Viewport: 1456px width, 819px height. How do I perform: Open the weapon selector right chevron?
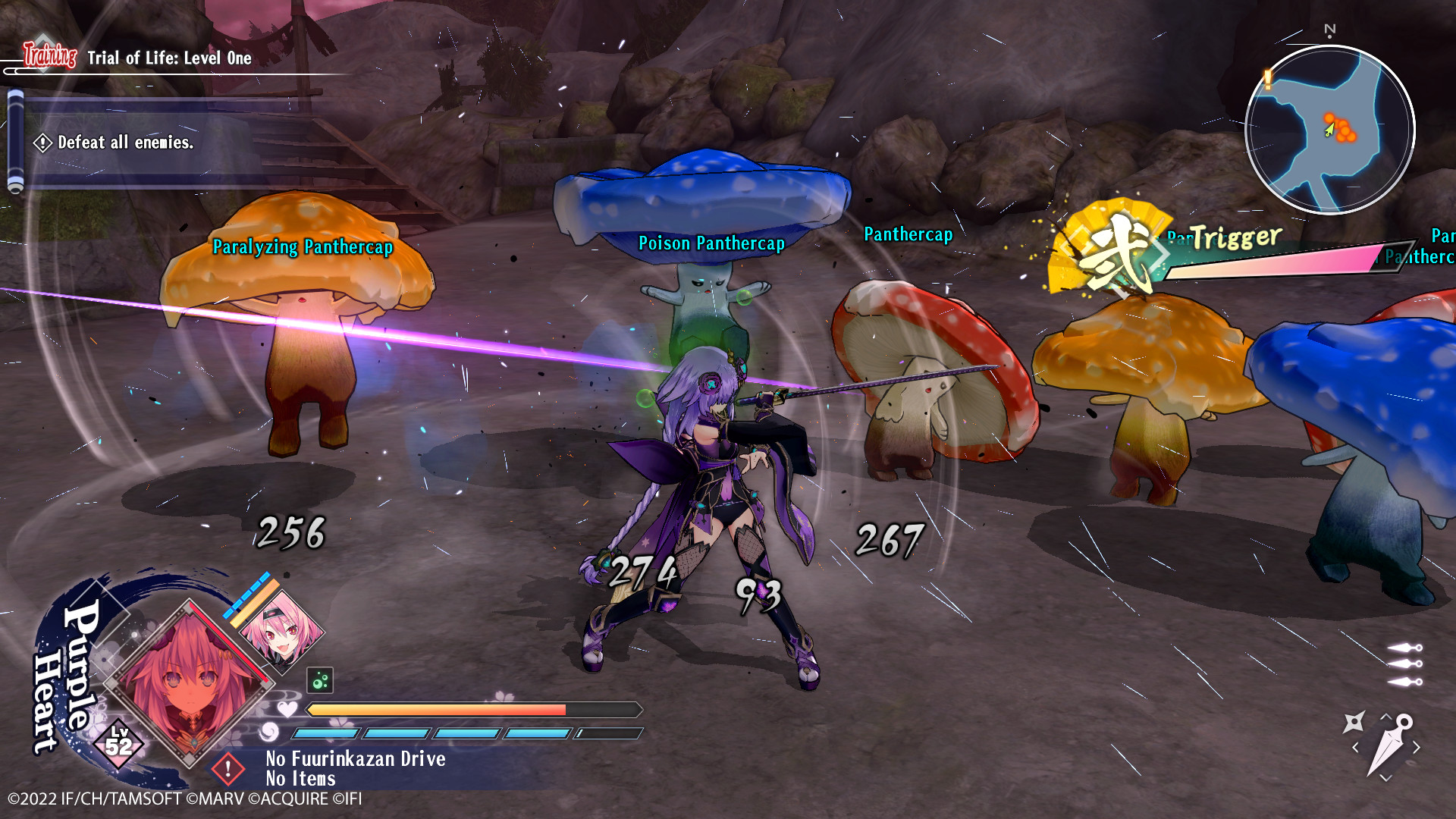[1417, 747]
